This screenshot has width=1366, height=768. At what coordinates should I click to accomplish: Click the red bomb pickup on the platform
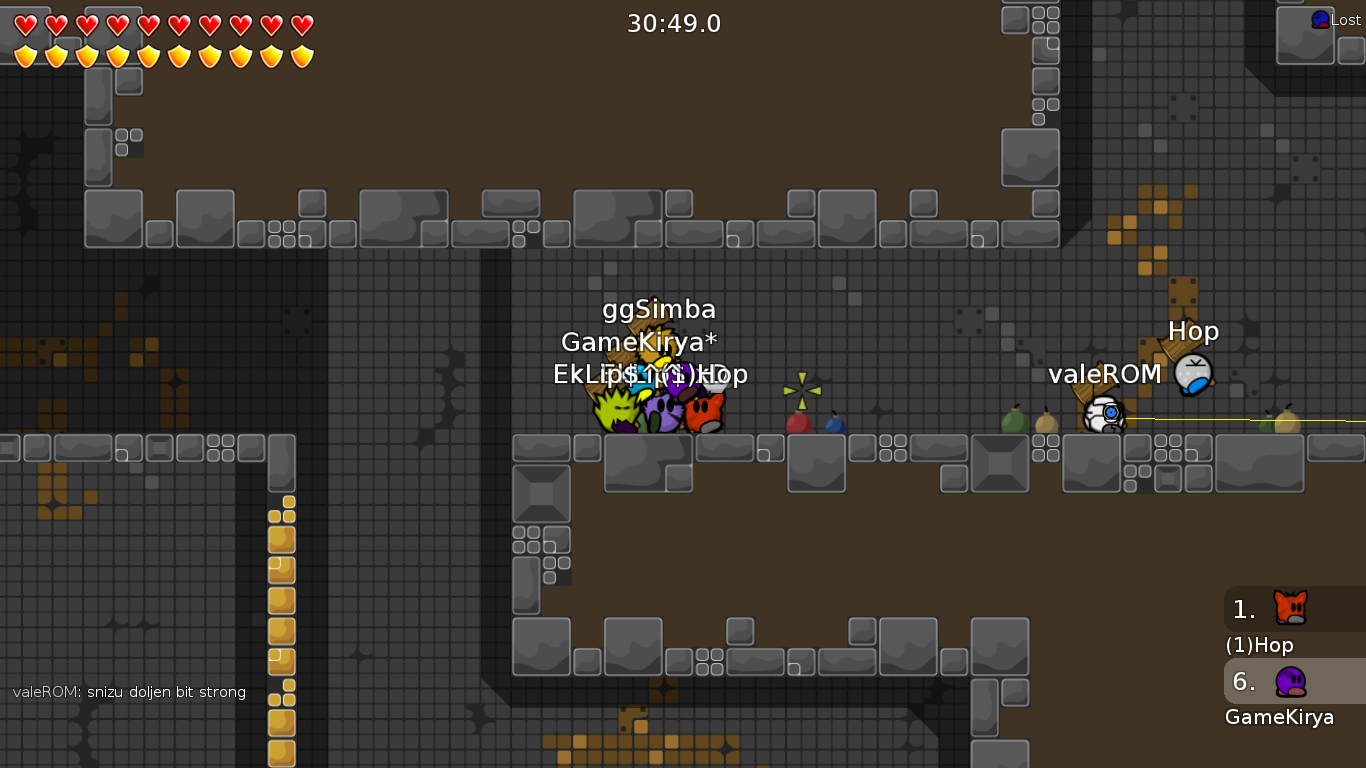click(798, 422)
